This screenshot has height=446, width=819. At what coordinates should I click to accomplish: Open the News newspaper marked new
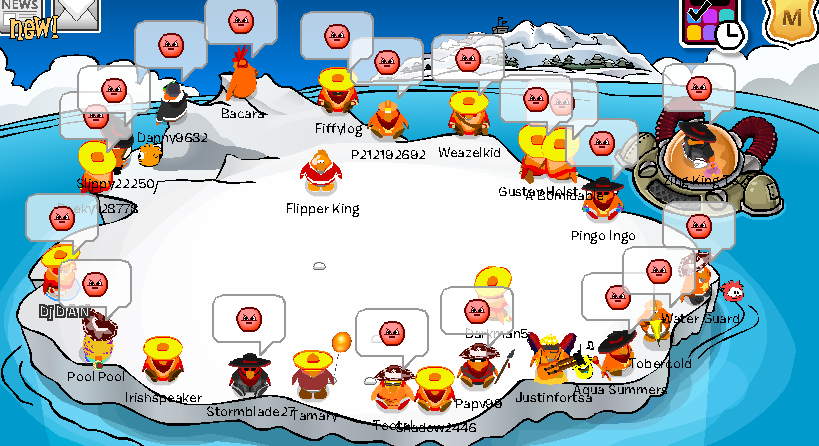tap(24, 18)
